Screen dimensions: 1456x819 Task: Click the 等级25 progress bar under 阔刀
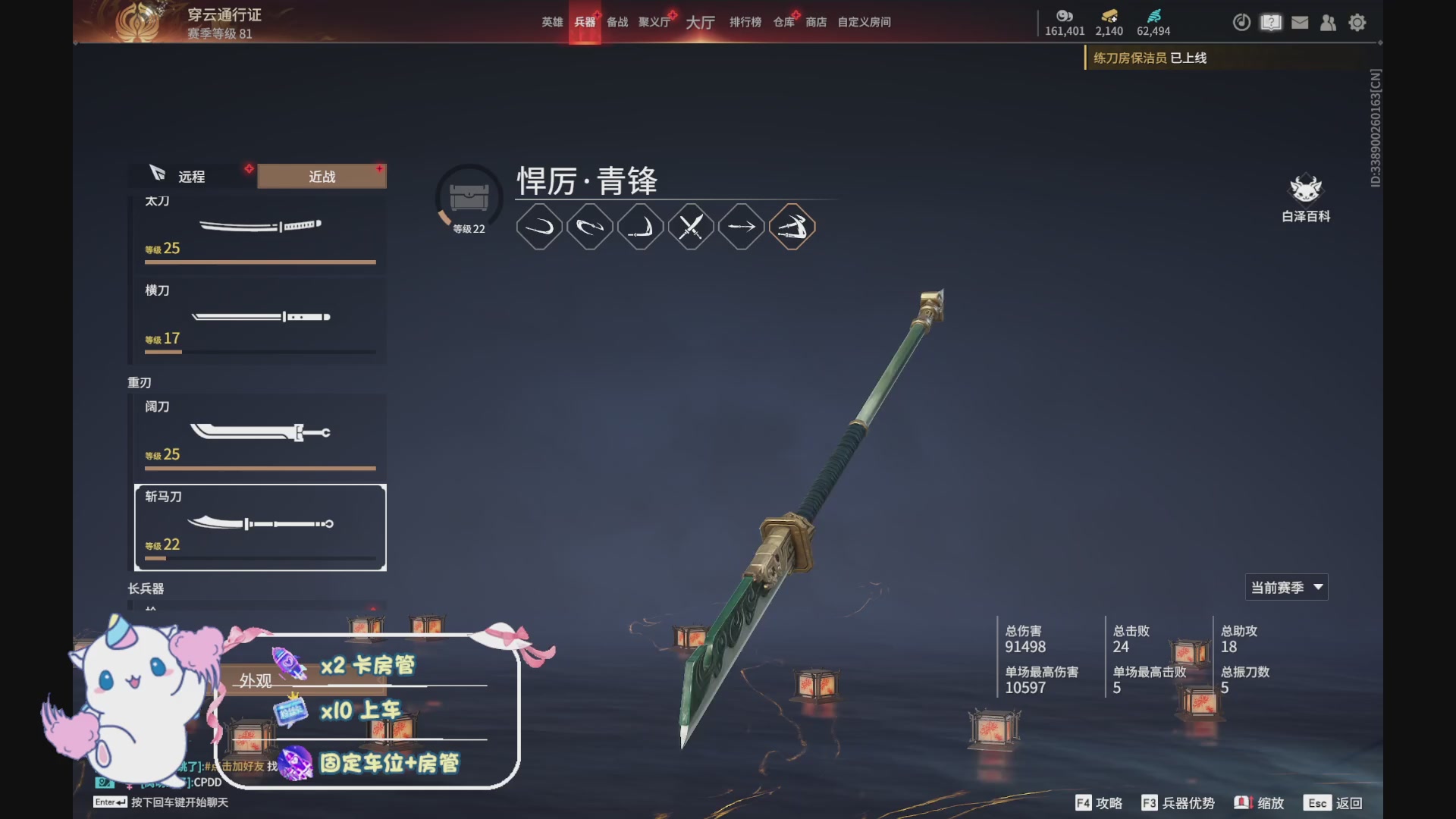pyautogui.click(x=260, y=469)
